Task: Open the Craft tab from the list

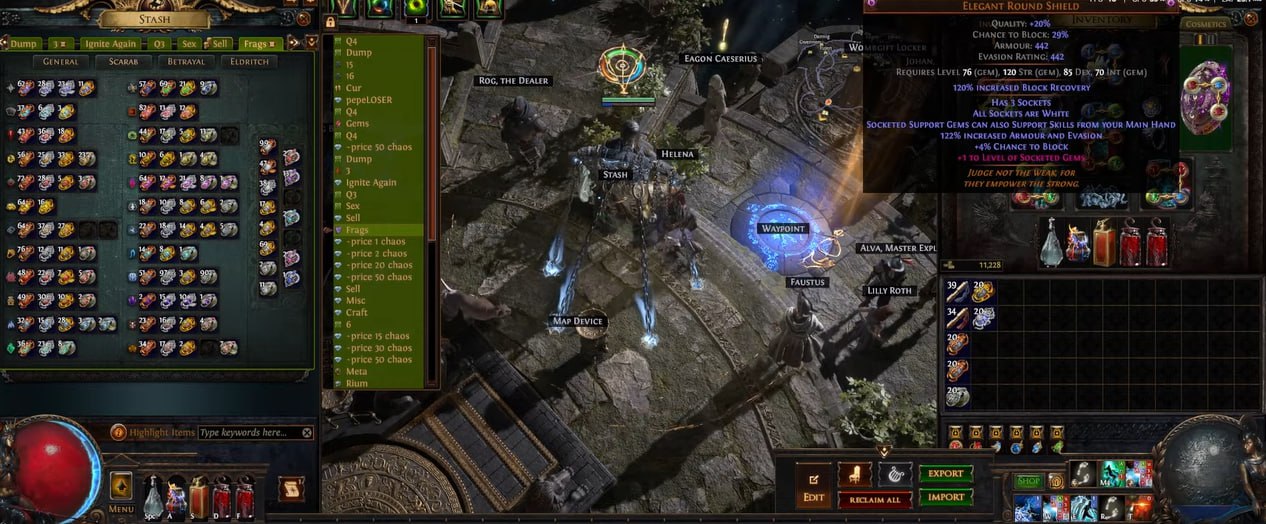Action: pos(357,312)
